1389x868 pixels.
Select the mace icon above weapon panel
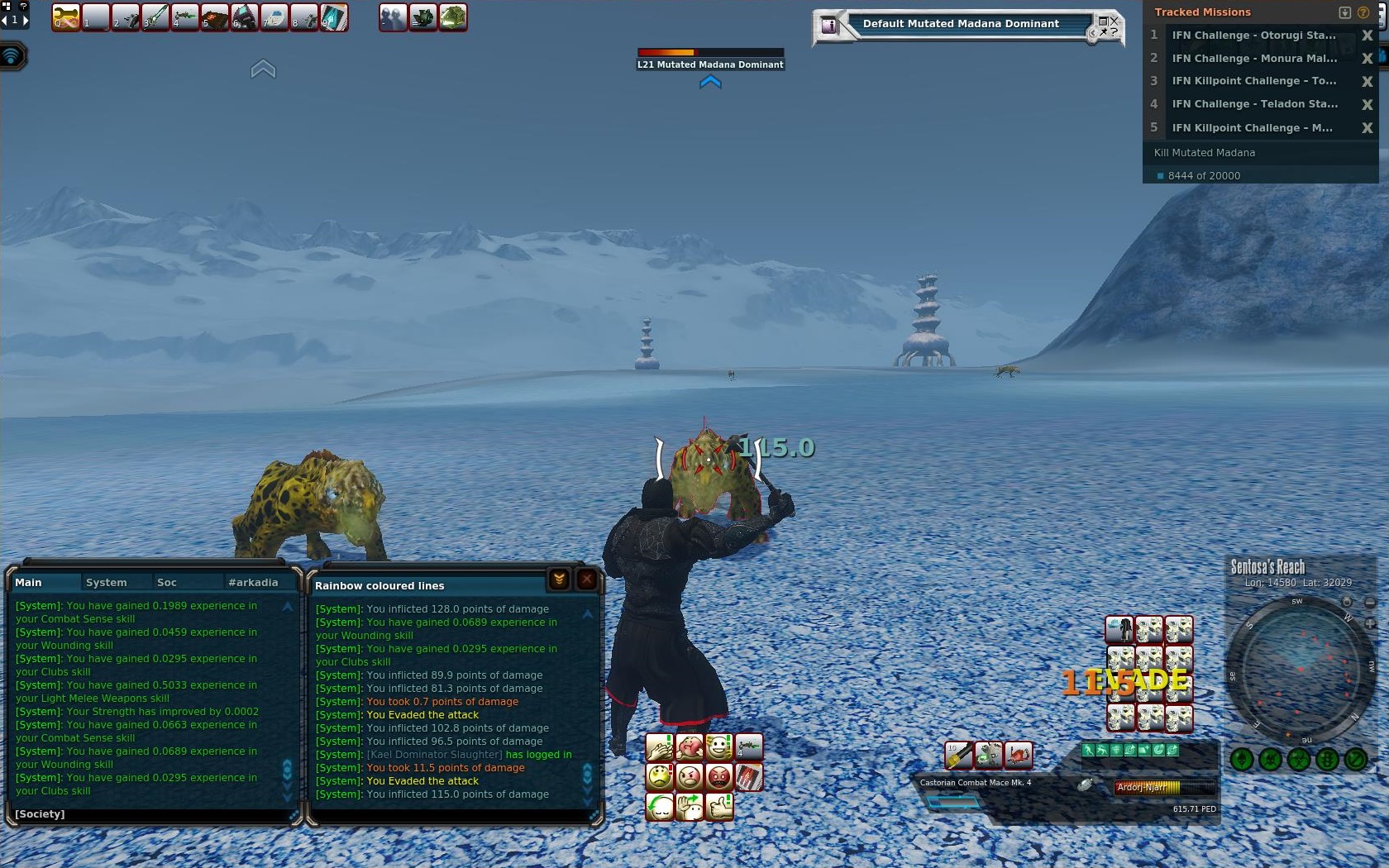click(959, 755)
